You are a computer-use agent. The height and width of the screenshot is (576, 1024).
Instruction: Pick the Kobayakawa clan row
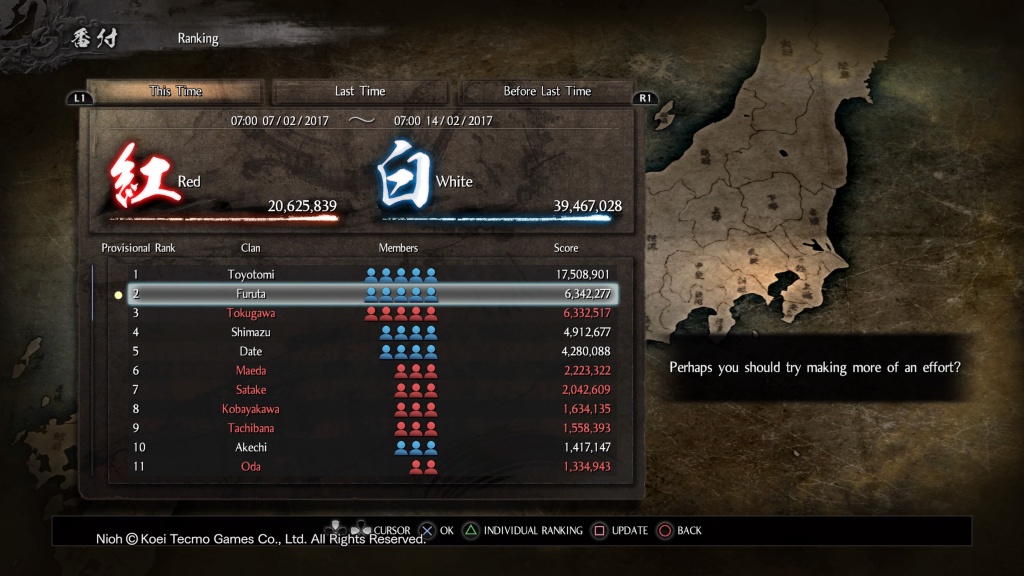pos(370,409)
